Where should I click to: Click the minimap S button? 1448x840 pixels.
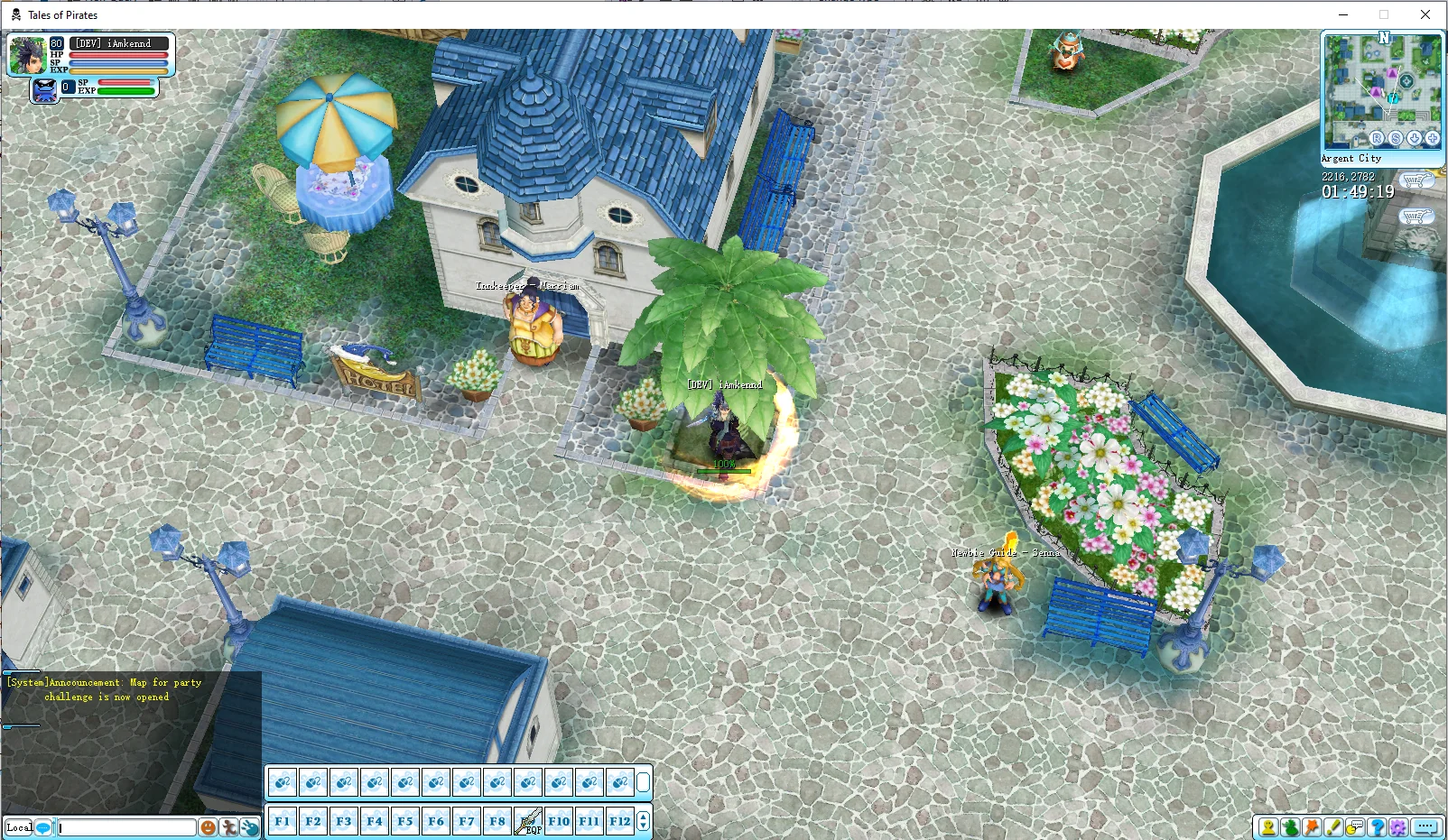tap(1396, 138)
